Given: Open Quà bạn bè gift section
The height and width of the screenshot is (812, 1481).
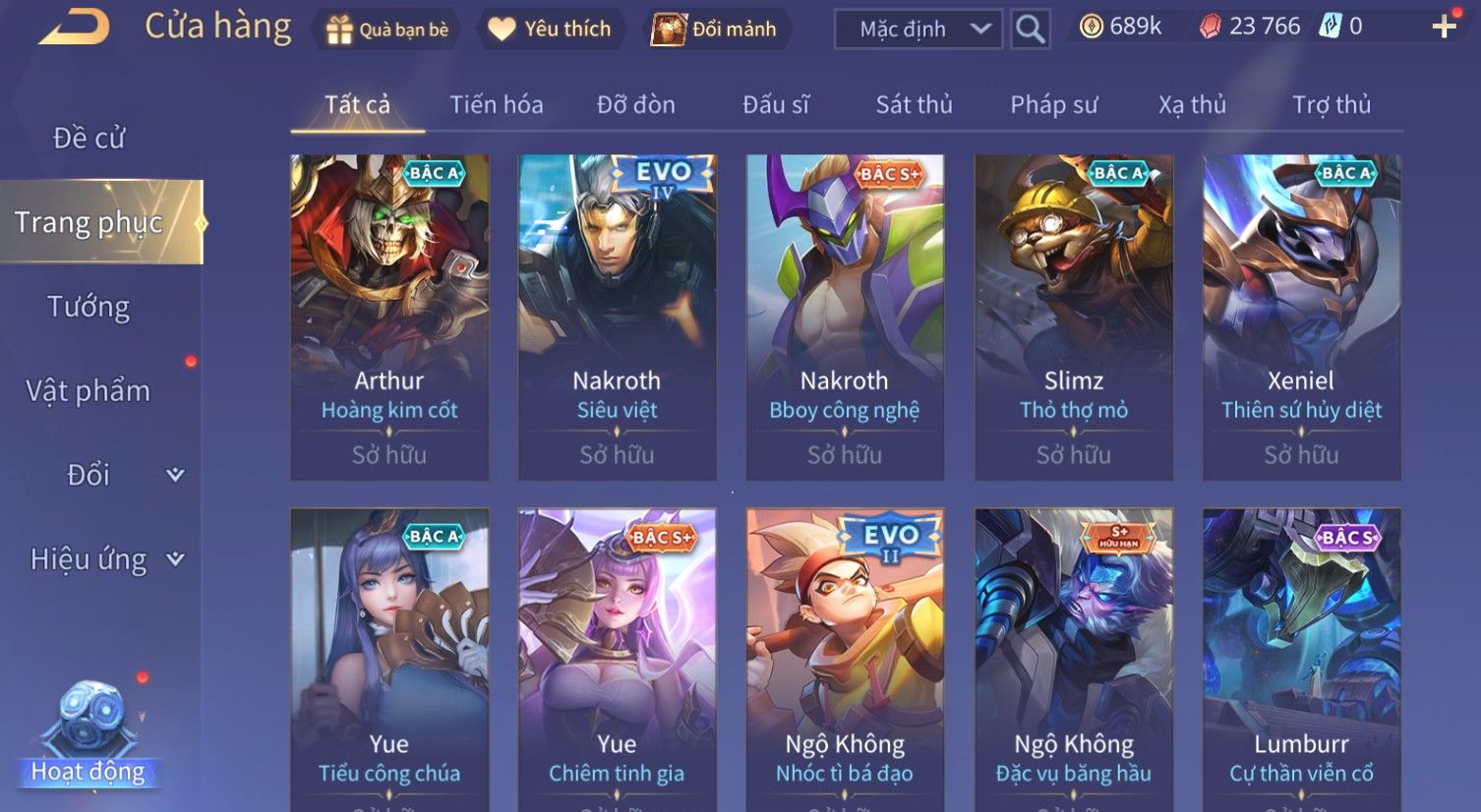Looking at the screenshot, I should 387,29.
